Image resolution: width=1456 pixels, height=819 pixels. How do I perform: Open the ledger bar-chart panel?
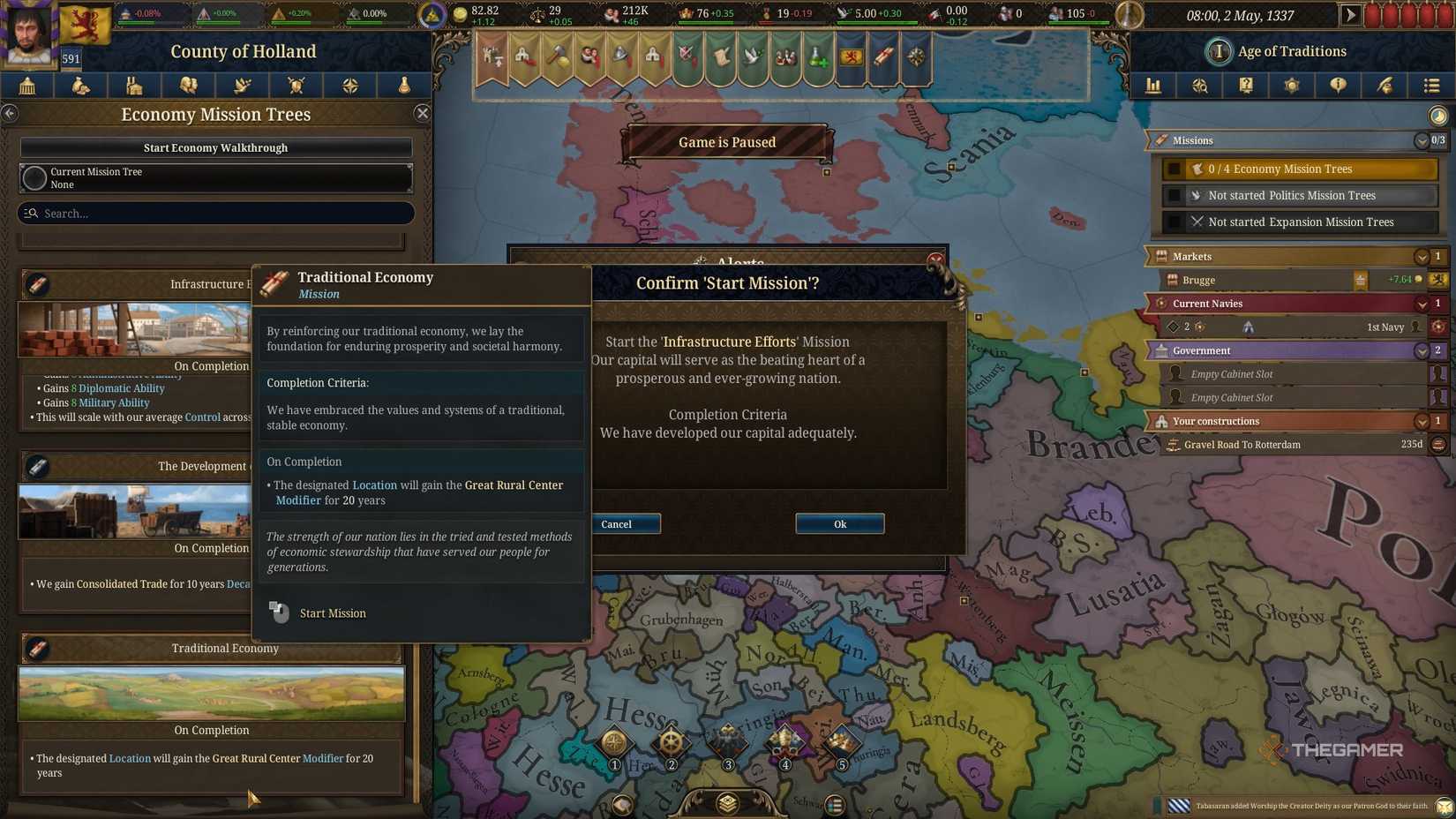(x=1153, y=86)
